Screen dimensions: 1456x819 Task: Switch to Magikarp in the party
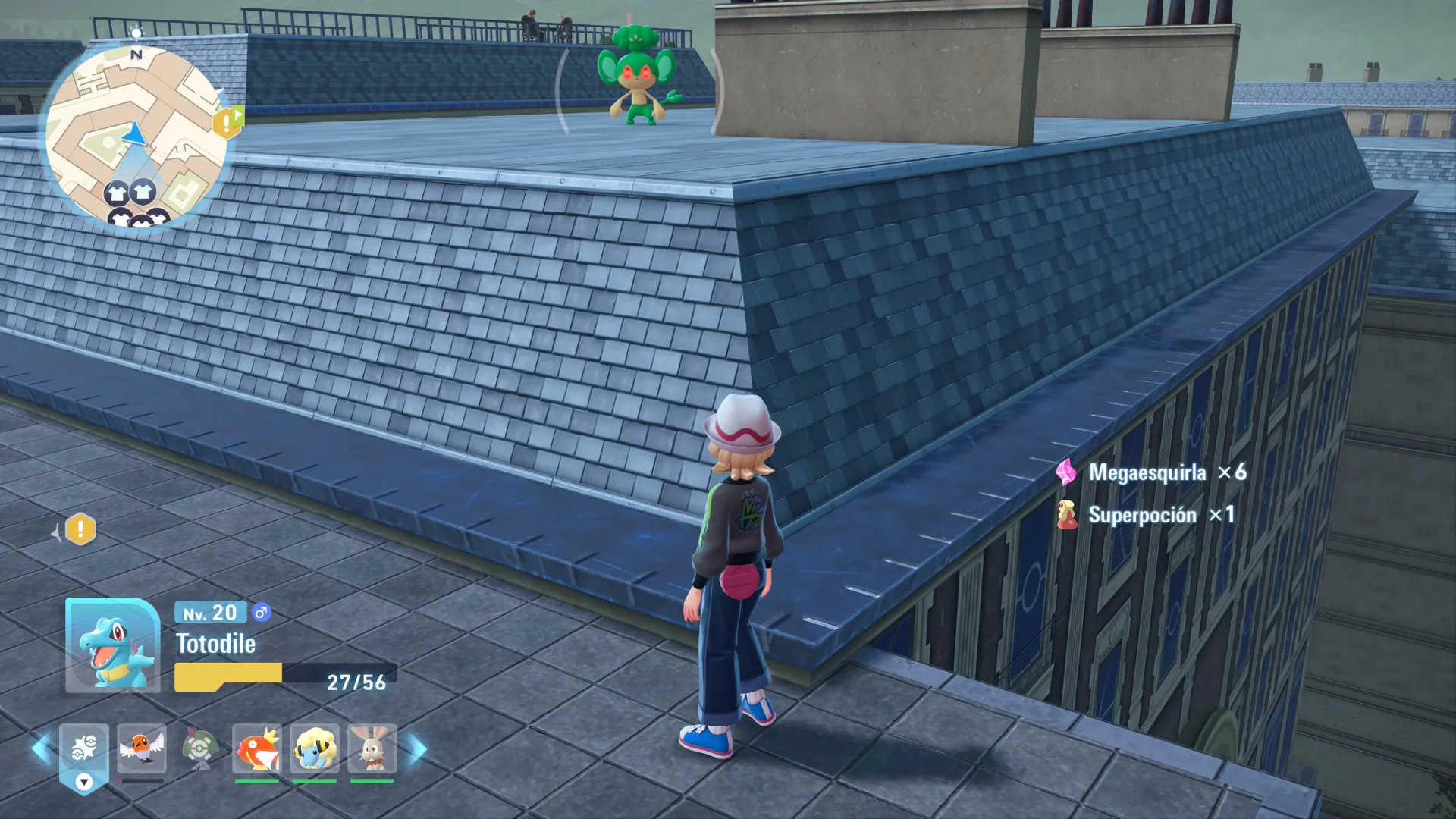pyautogui.click(x=257, y=749)
